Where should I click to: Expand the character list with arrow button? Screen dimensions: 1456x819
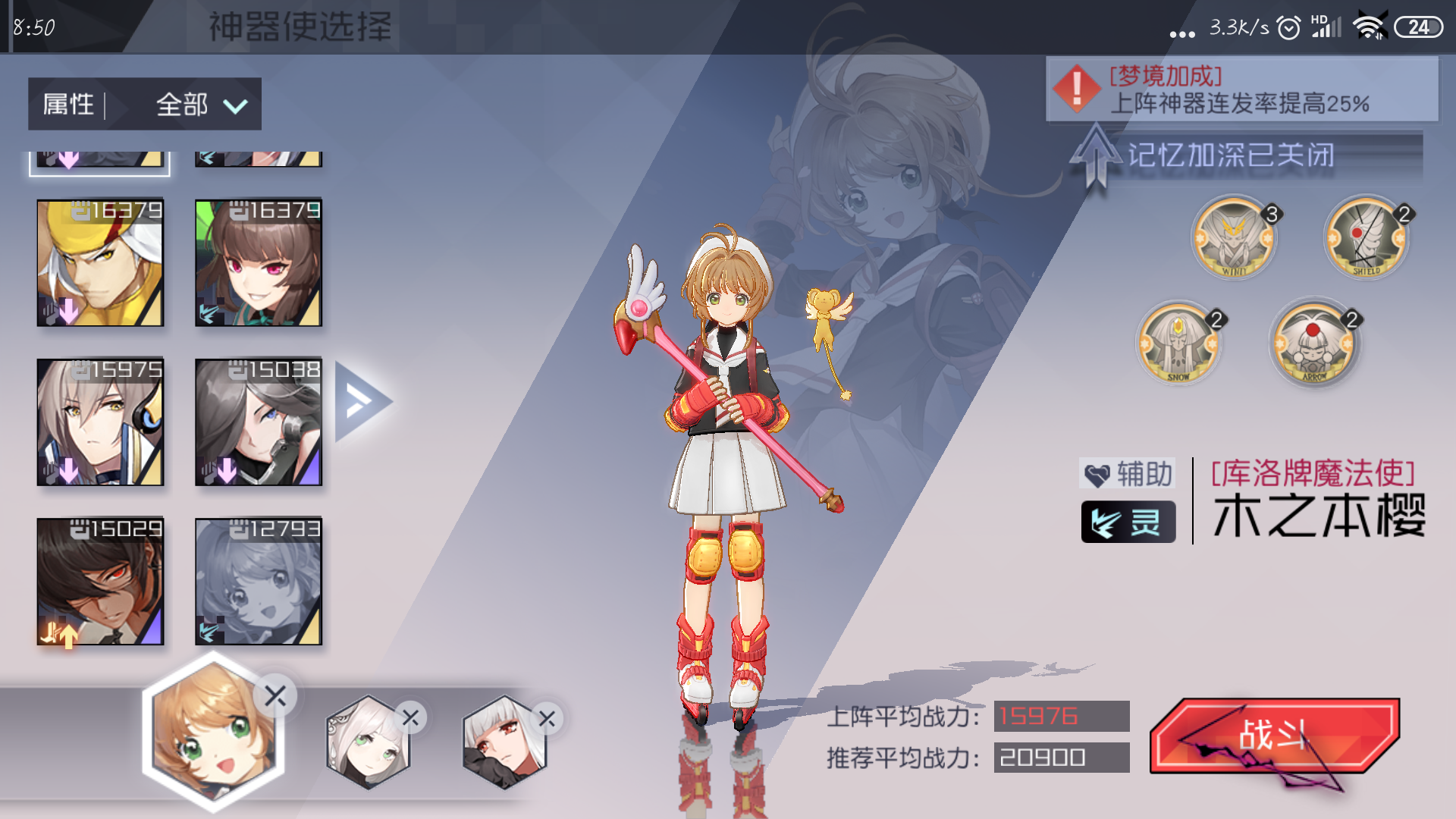pyautogui.click(x=362, y=402)
